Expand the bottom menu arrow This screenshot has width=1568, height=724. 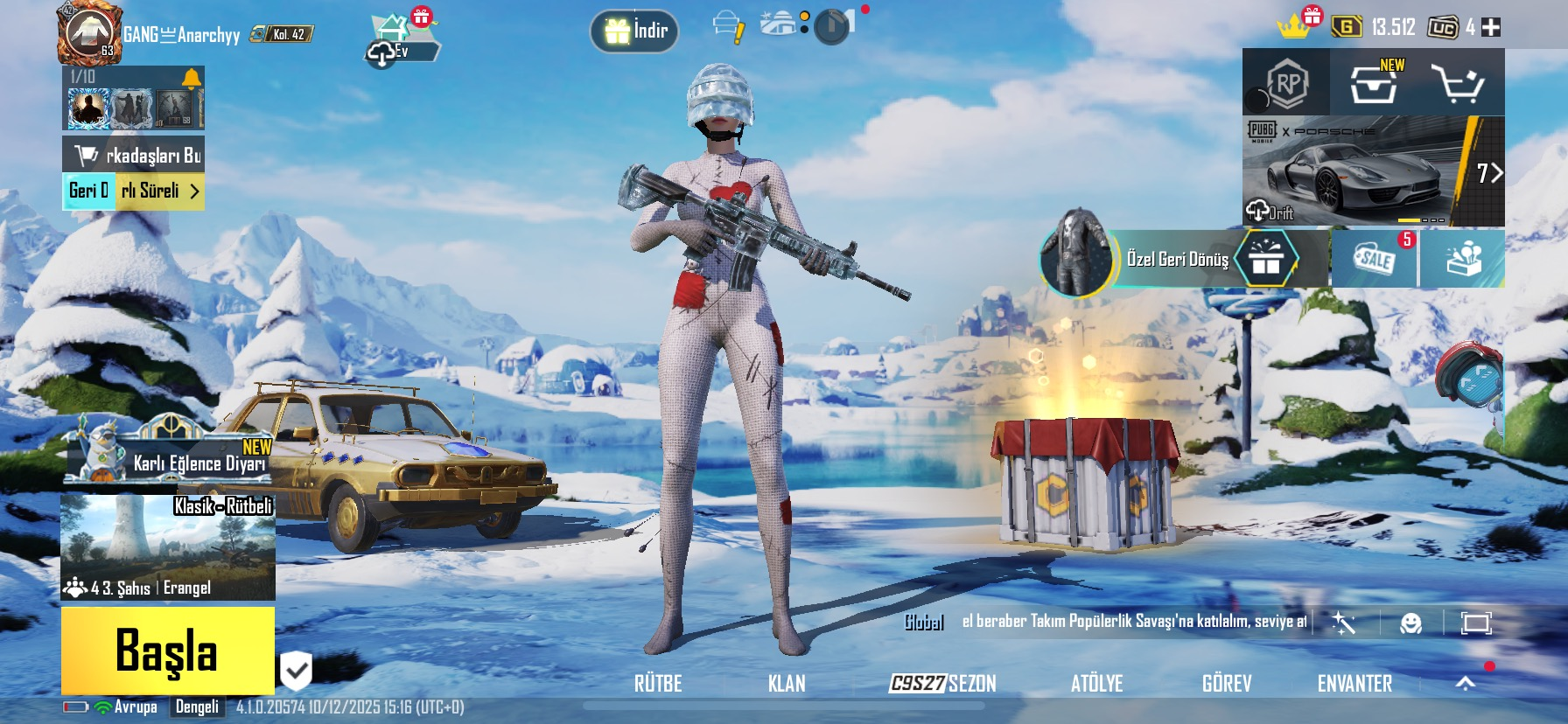click(1466, 684)
